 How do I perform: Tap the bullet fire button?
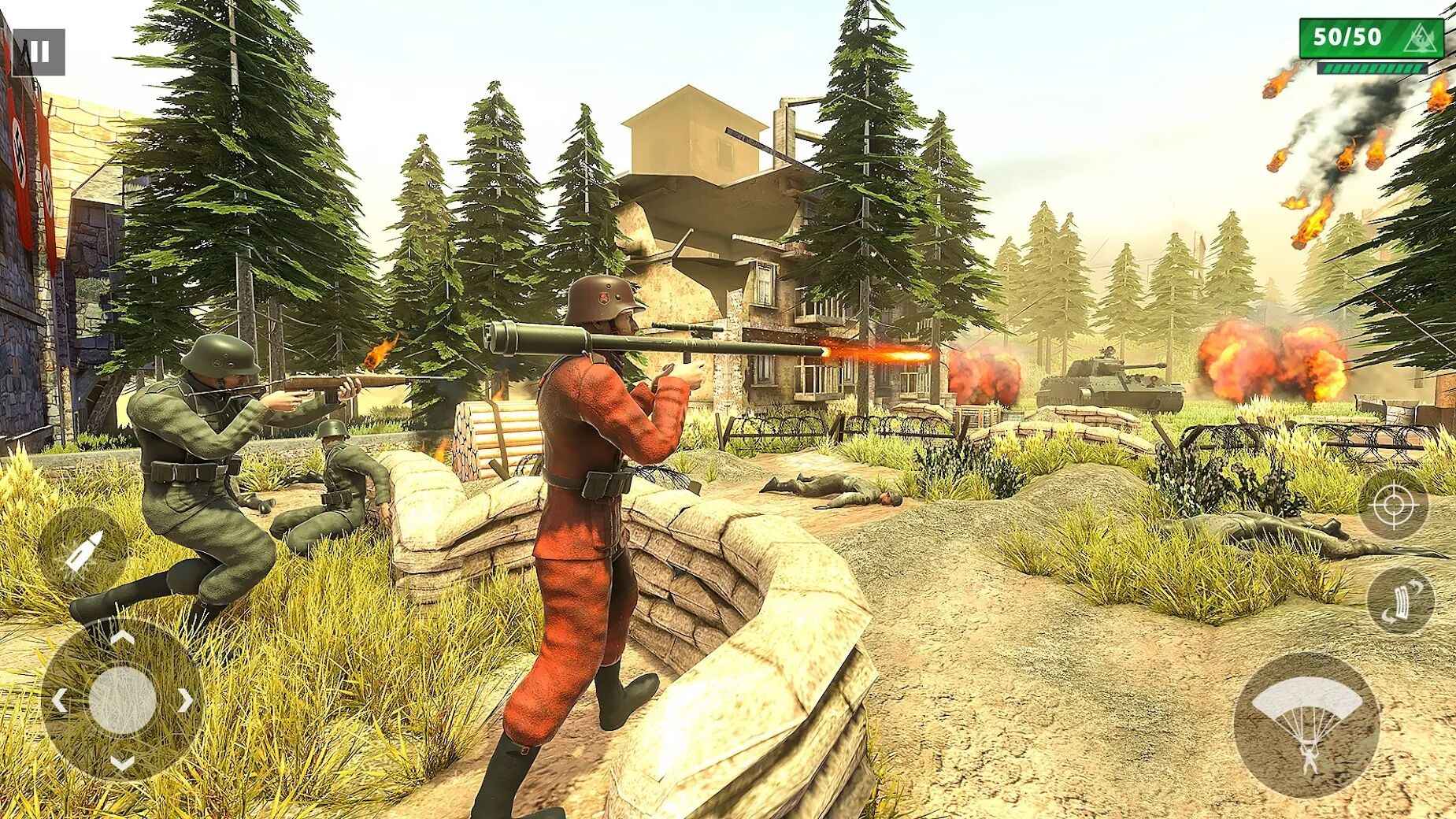[82, 551]
